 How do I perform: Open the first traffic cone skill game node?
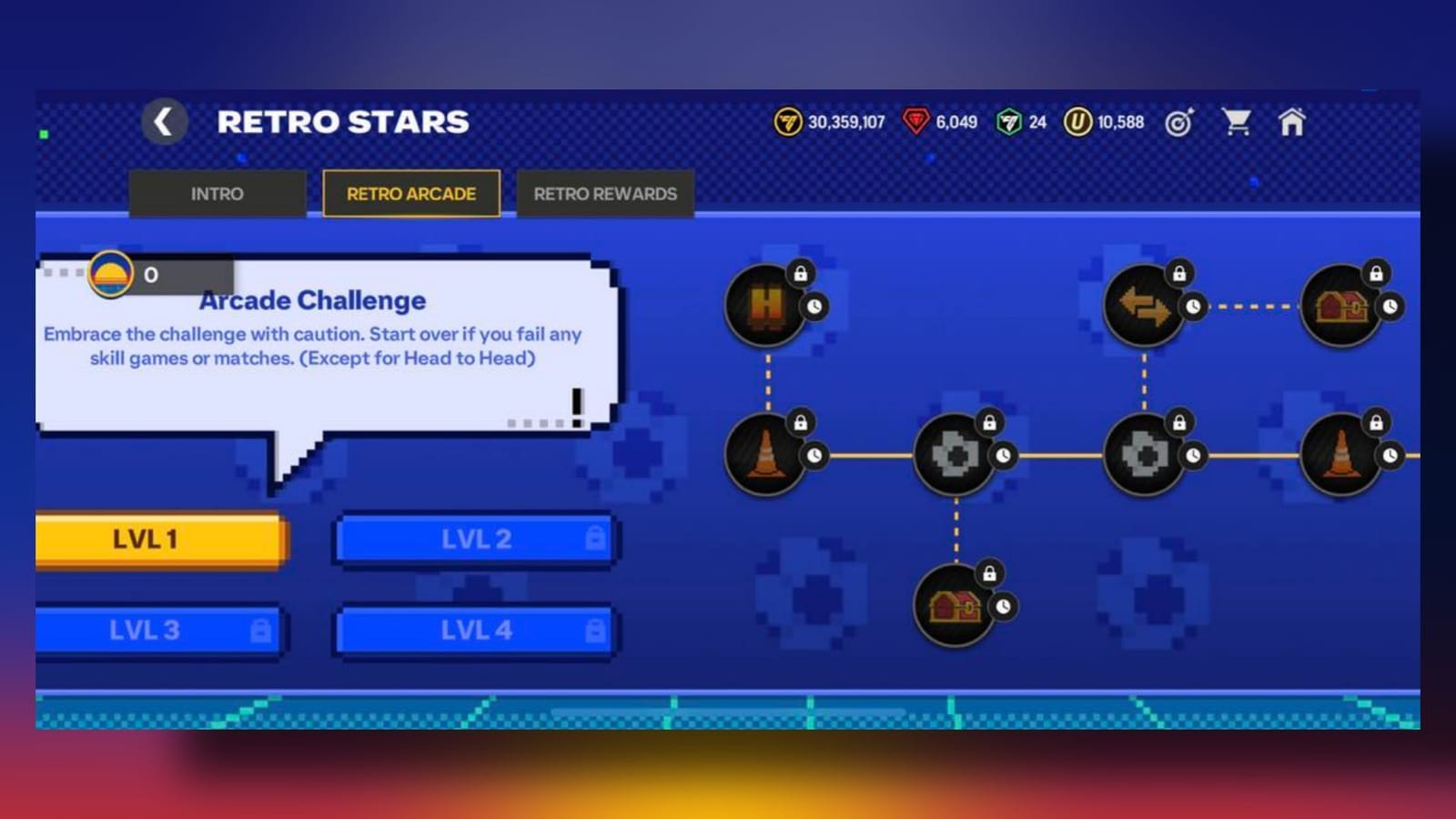[x=767, y=452]
